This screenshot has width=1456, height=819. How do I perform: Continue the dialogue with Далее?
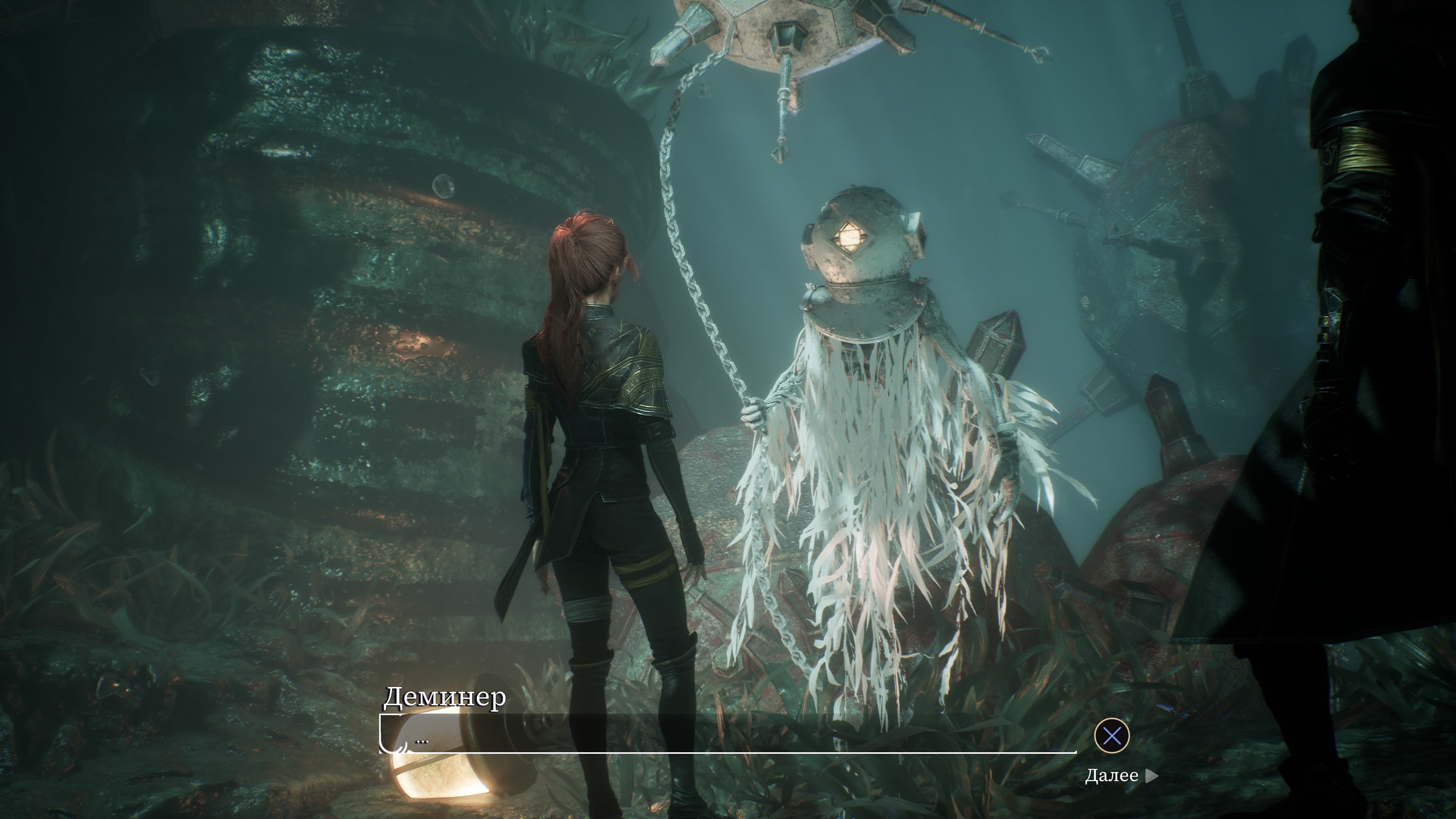1120,775
